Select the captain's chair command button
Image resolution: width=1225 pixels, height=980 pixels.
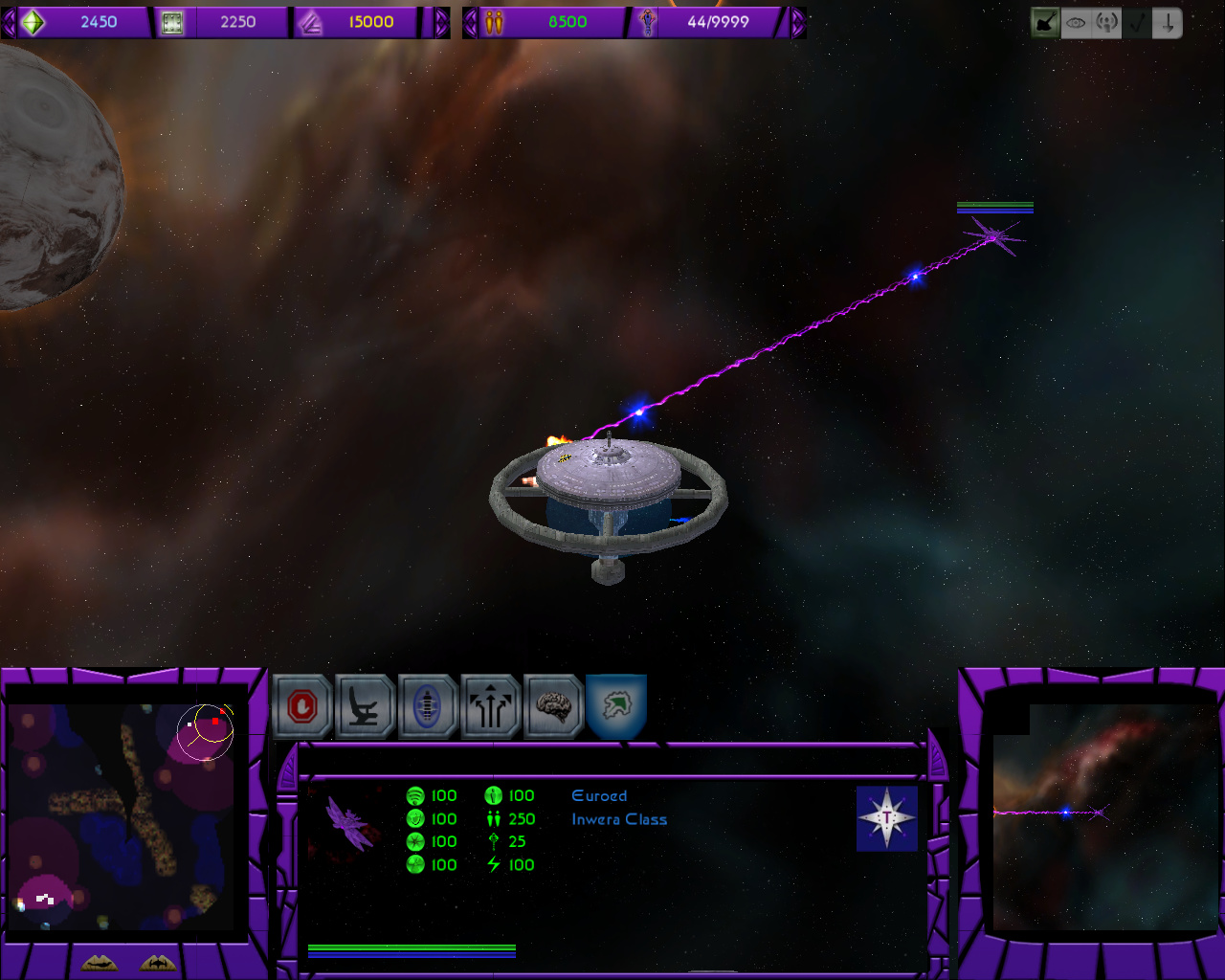coord(365,707)
